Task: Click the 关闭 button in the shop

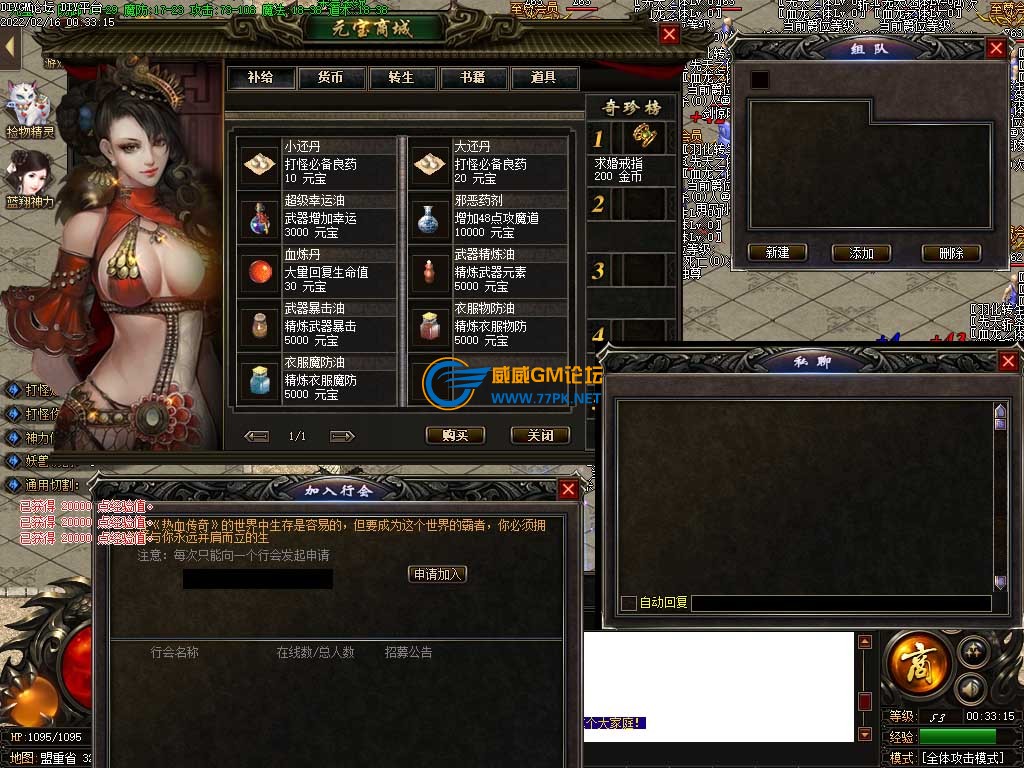Action: (540, 435)
